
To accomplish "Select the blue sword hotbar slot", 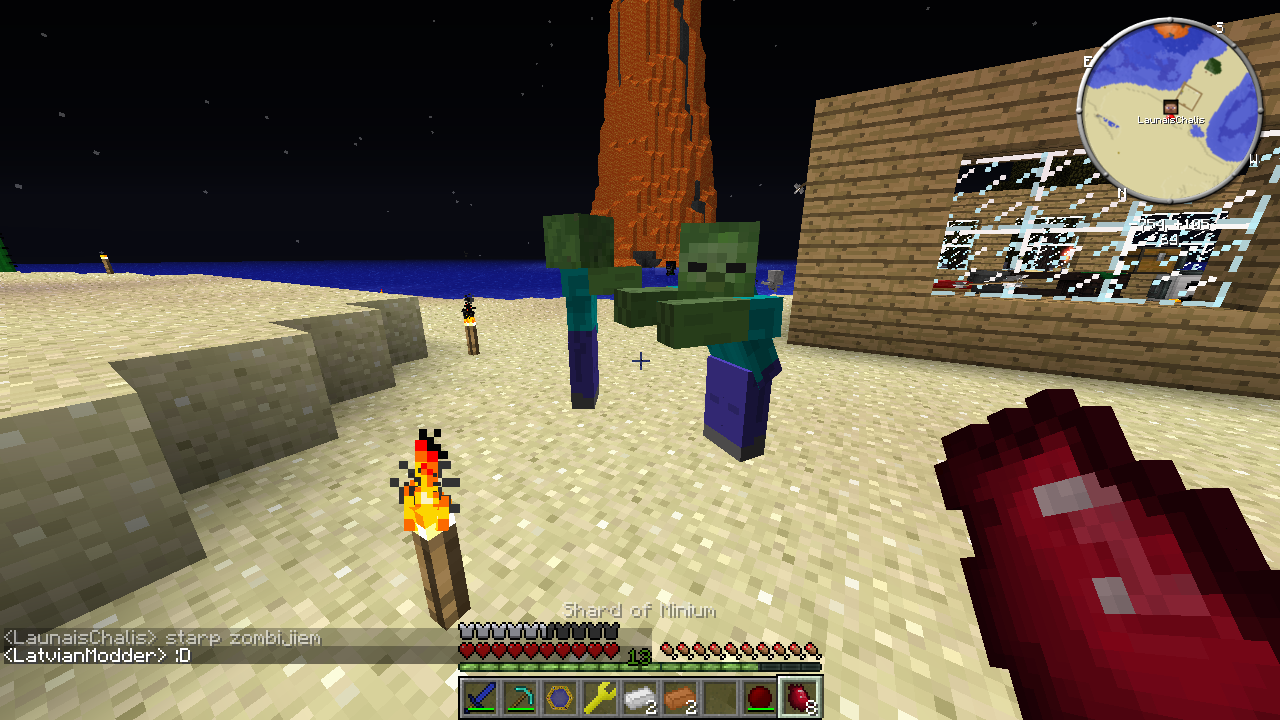I will 480,697.
